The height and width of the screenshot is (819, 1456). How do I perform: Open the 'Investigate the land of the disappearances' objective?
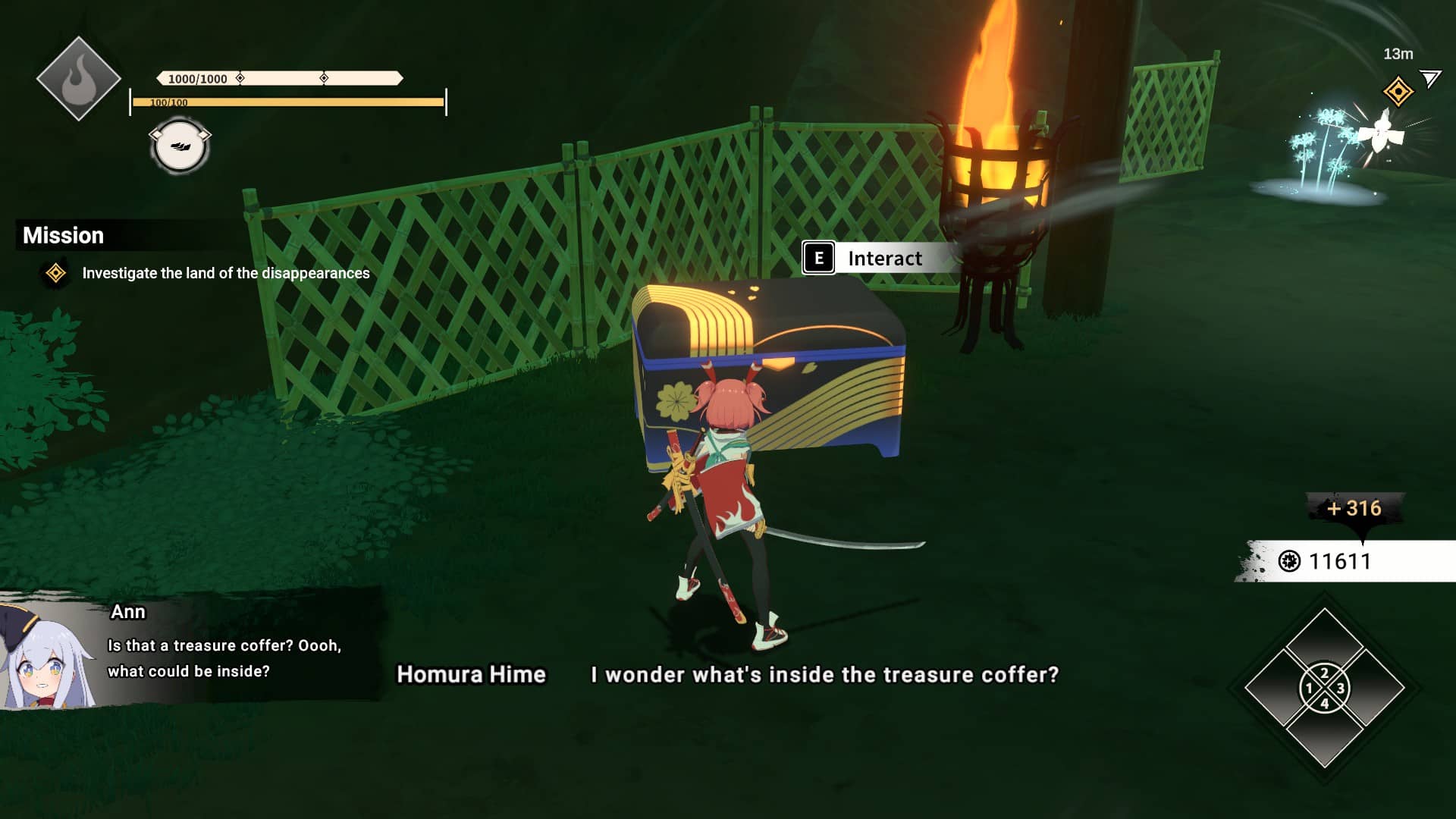225,273
